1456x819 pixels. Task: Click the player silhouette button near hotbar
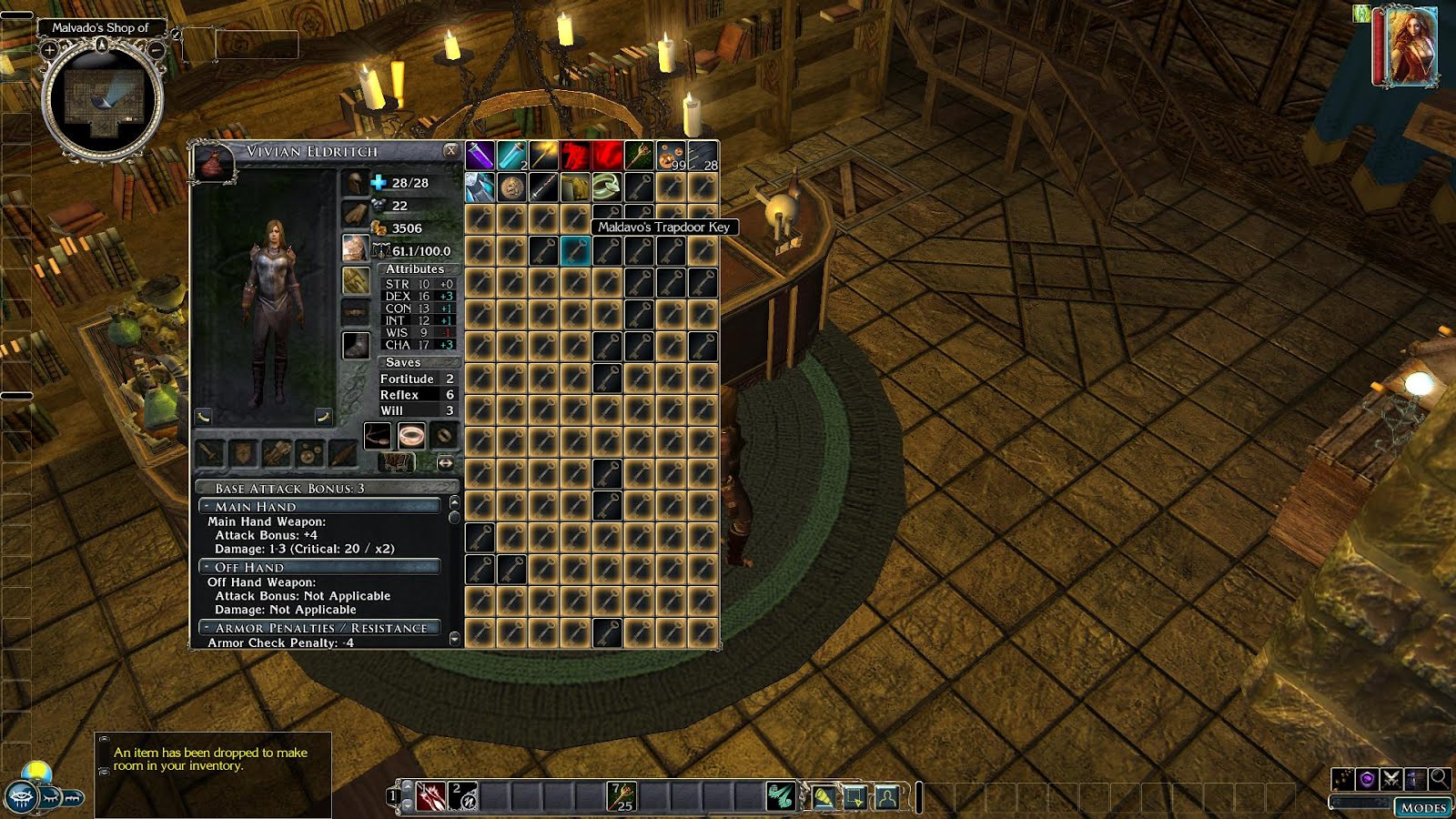886,798
